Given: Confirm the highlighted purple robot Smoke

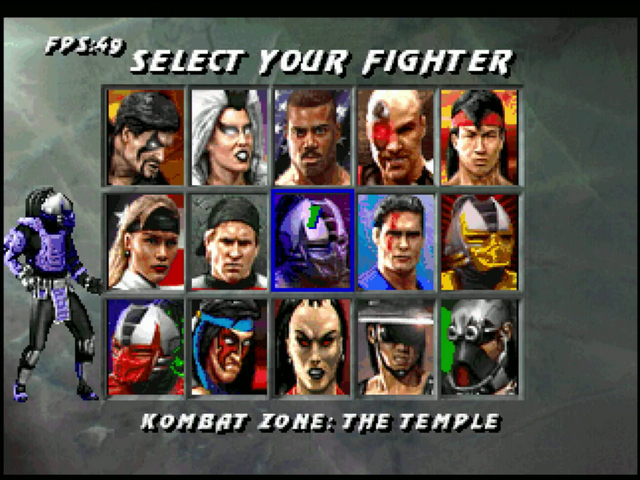Looking at the screenshot, I should coord(312,241).
